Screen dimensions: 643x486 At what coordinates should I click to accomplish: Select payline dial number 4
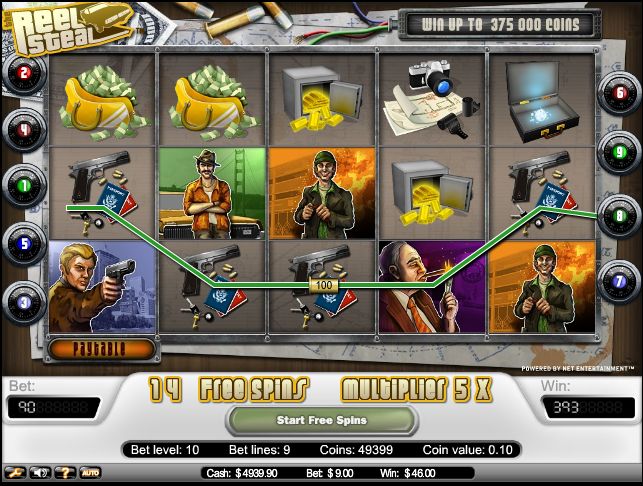23,128
